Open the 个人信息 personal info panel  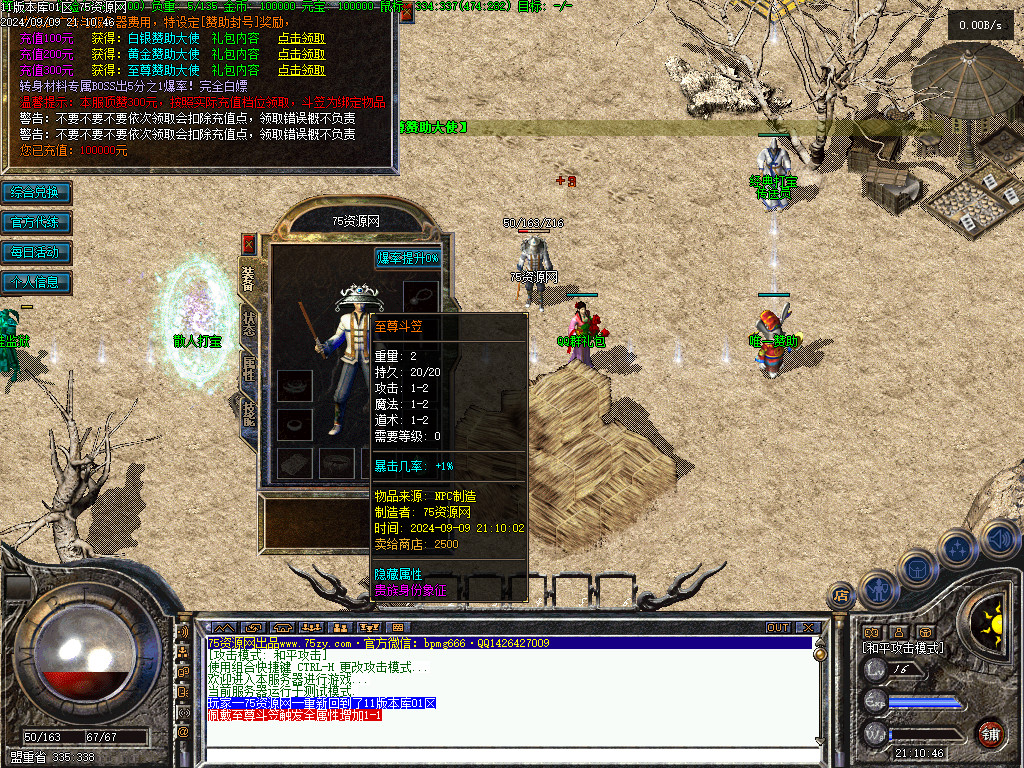(36, 282)
